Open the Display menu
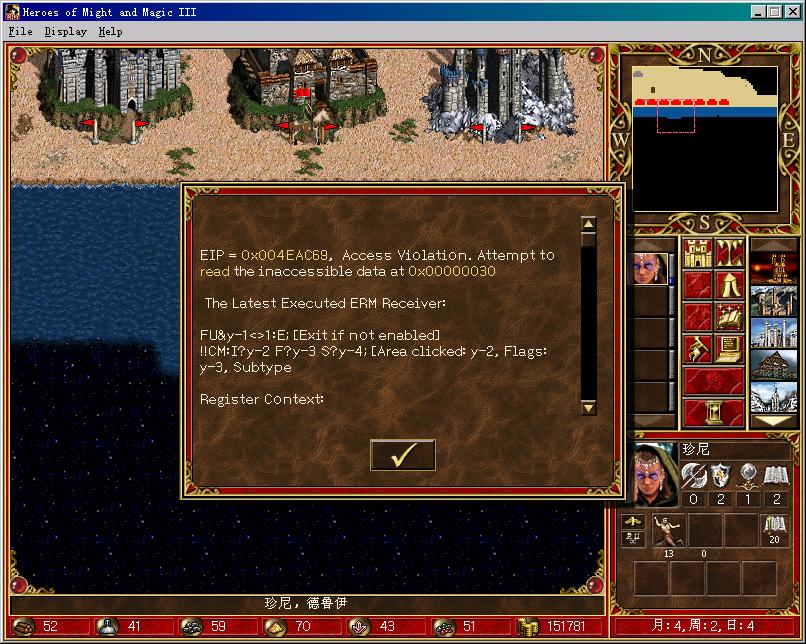 point(65,31)
